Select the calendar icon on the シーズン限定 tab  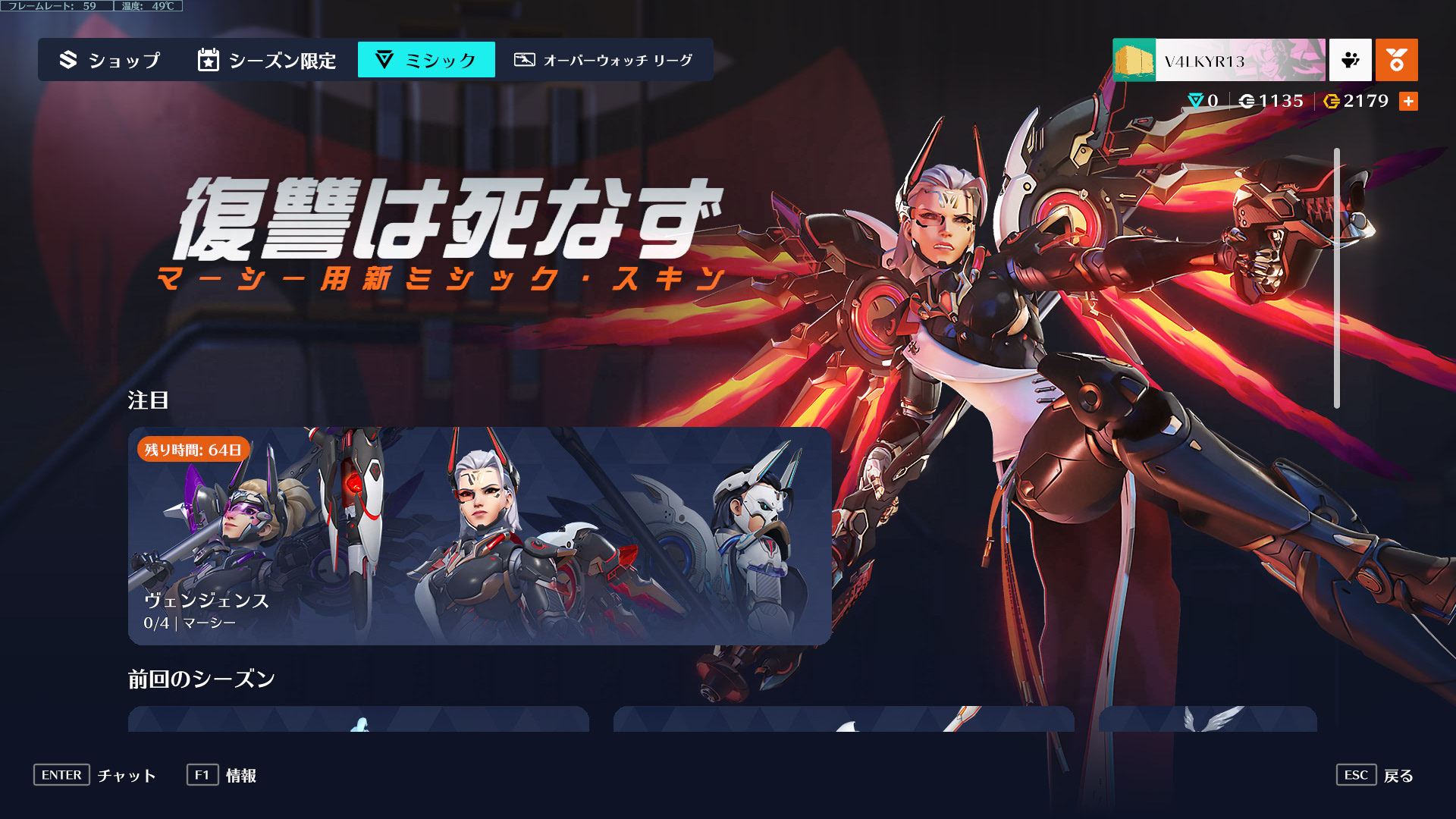point(206,59)
